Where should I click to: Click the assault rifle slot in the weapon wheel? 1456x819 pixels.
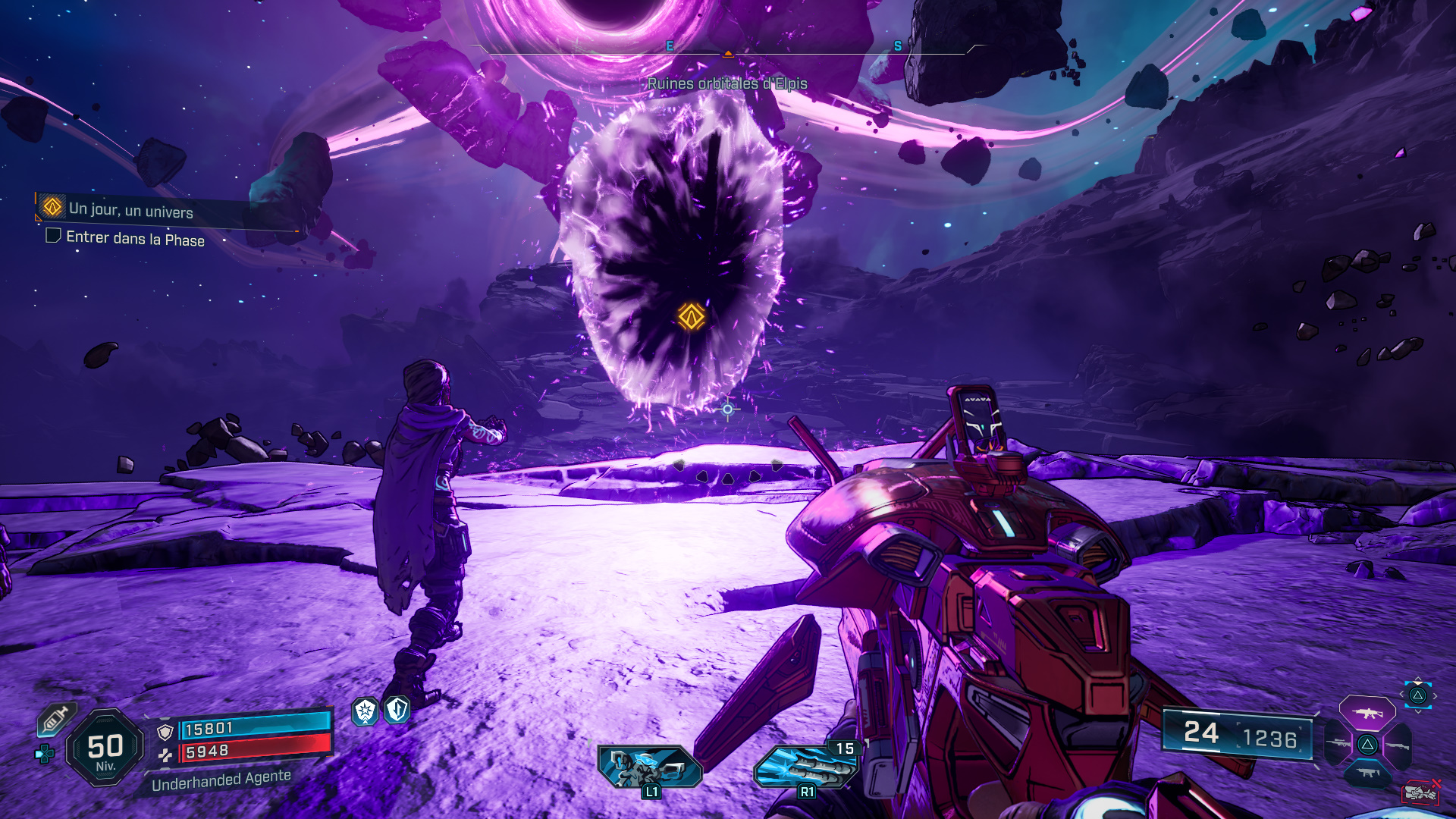[1367, 711]
